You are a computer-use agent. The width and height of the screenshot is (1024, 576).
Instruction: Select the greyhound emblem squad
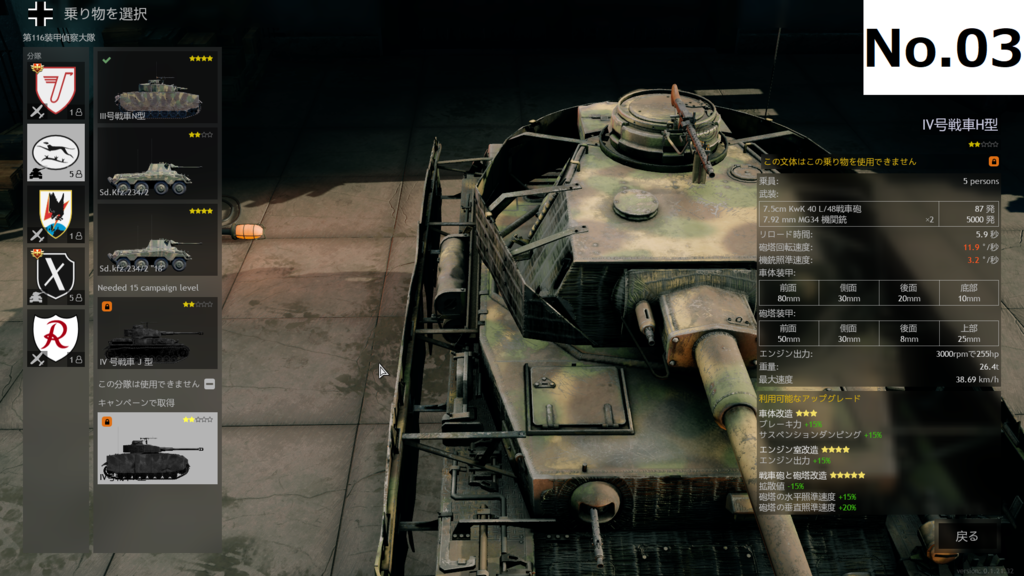55,151
